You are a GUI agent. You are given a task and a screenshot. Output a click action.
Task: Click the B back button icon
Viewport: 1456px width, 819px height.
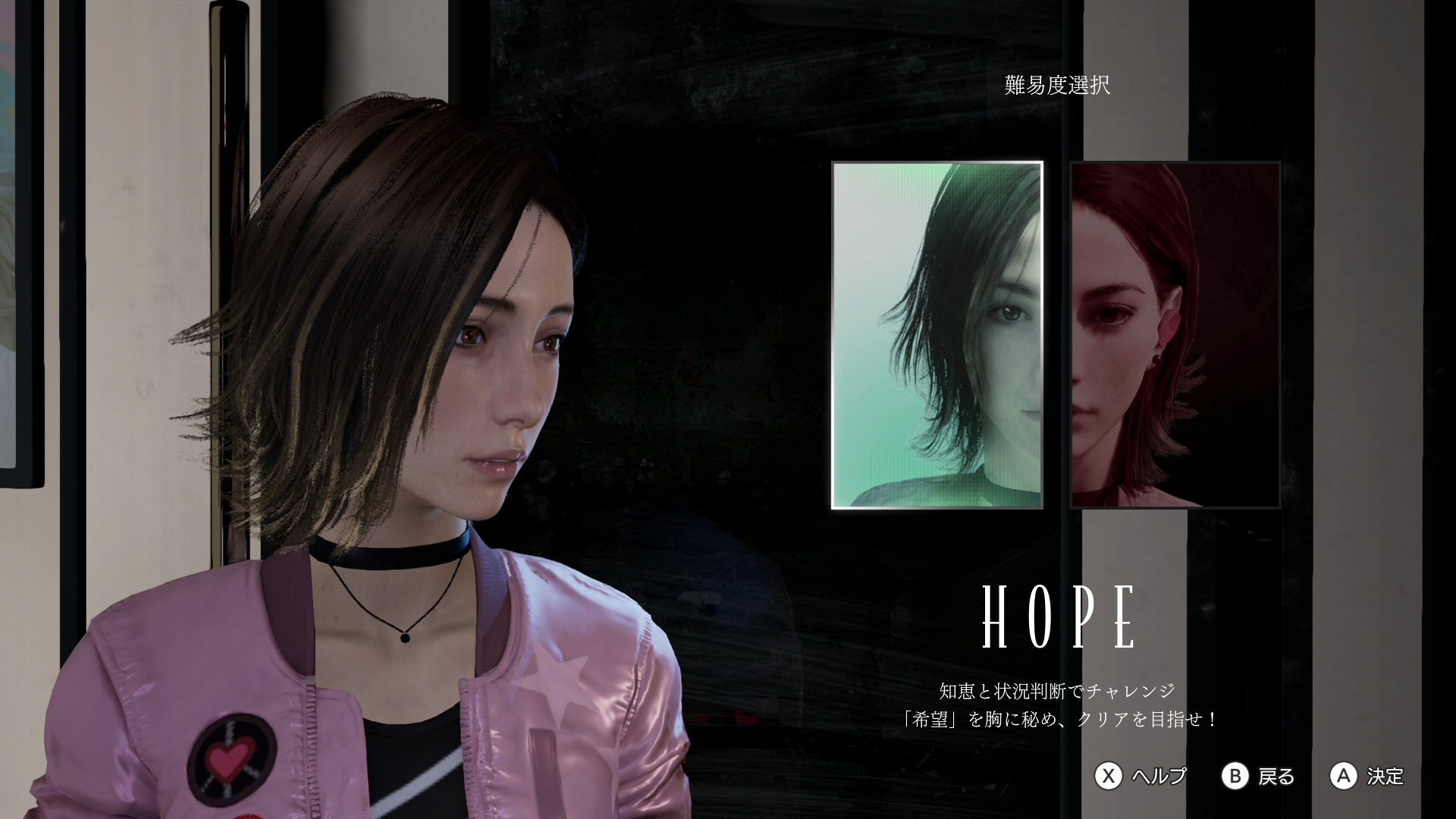click(1235, 777)
